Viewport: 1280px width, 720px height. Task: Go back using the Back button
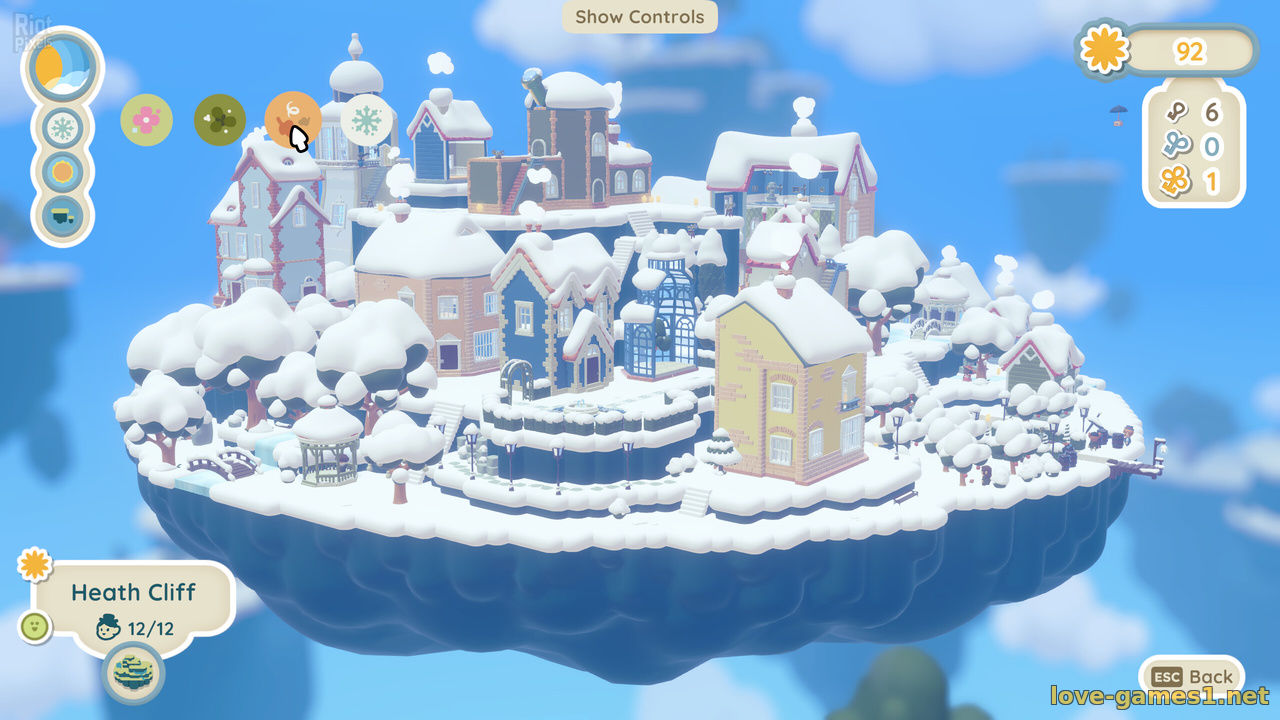1194,677
